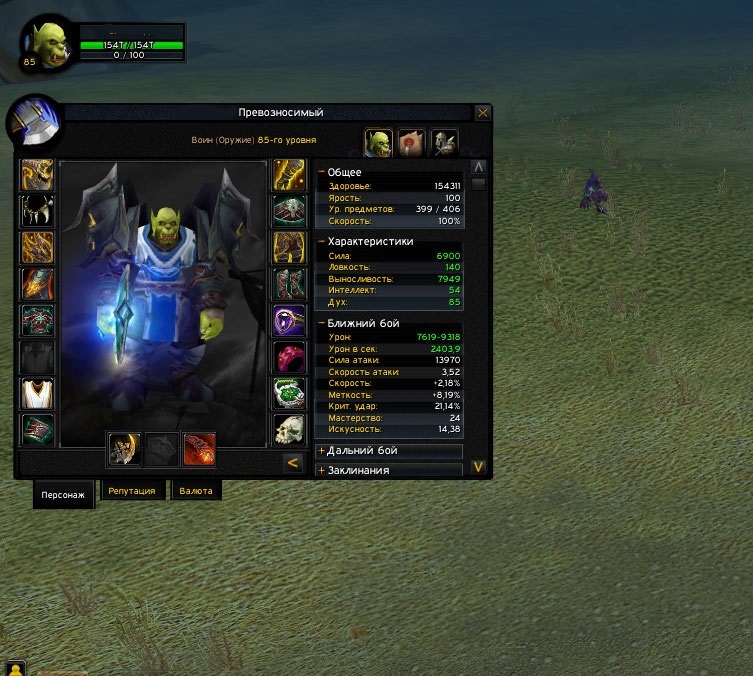The height and width of the screenshot is (676, 753).
Task: Expand the Дальний бой section
Action: [x=322, y=451]
